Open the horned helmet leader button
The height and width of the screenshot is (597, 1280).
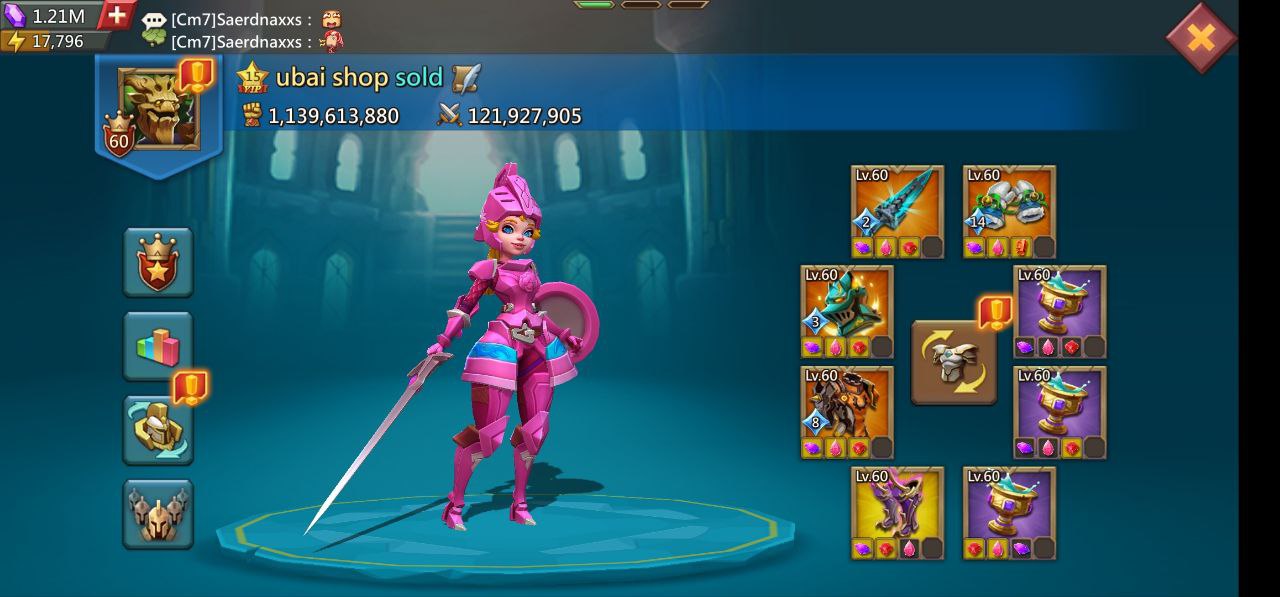pyautogui.click(x=158, y=514)
